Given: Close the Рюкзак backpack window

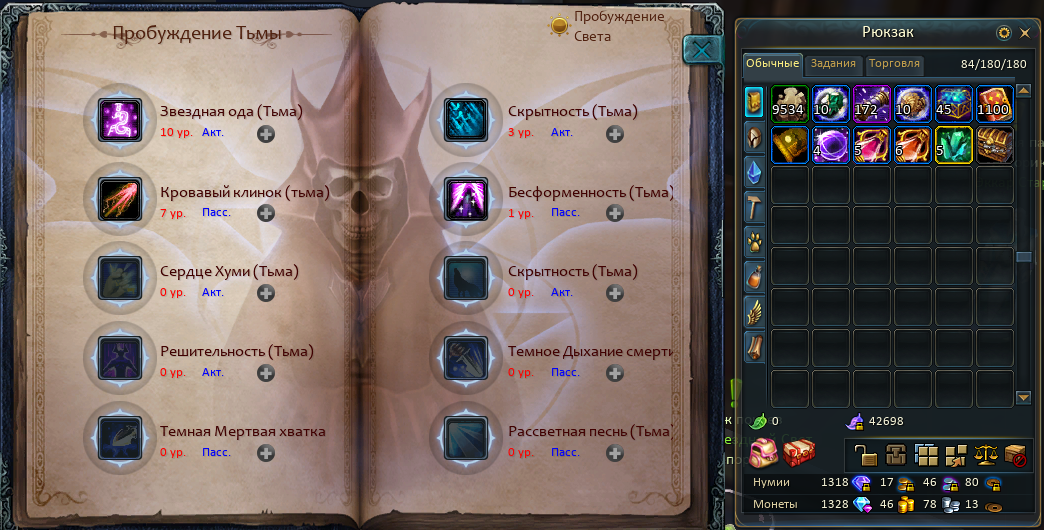Looking at the screenshot, I should [1025, 33].
